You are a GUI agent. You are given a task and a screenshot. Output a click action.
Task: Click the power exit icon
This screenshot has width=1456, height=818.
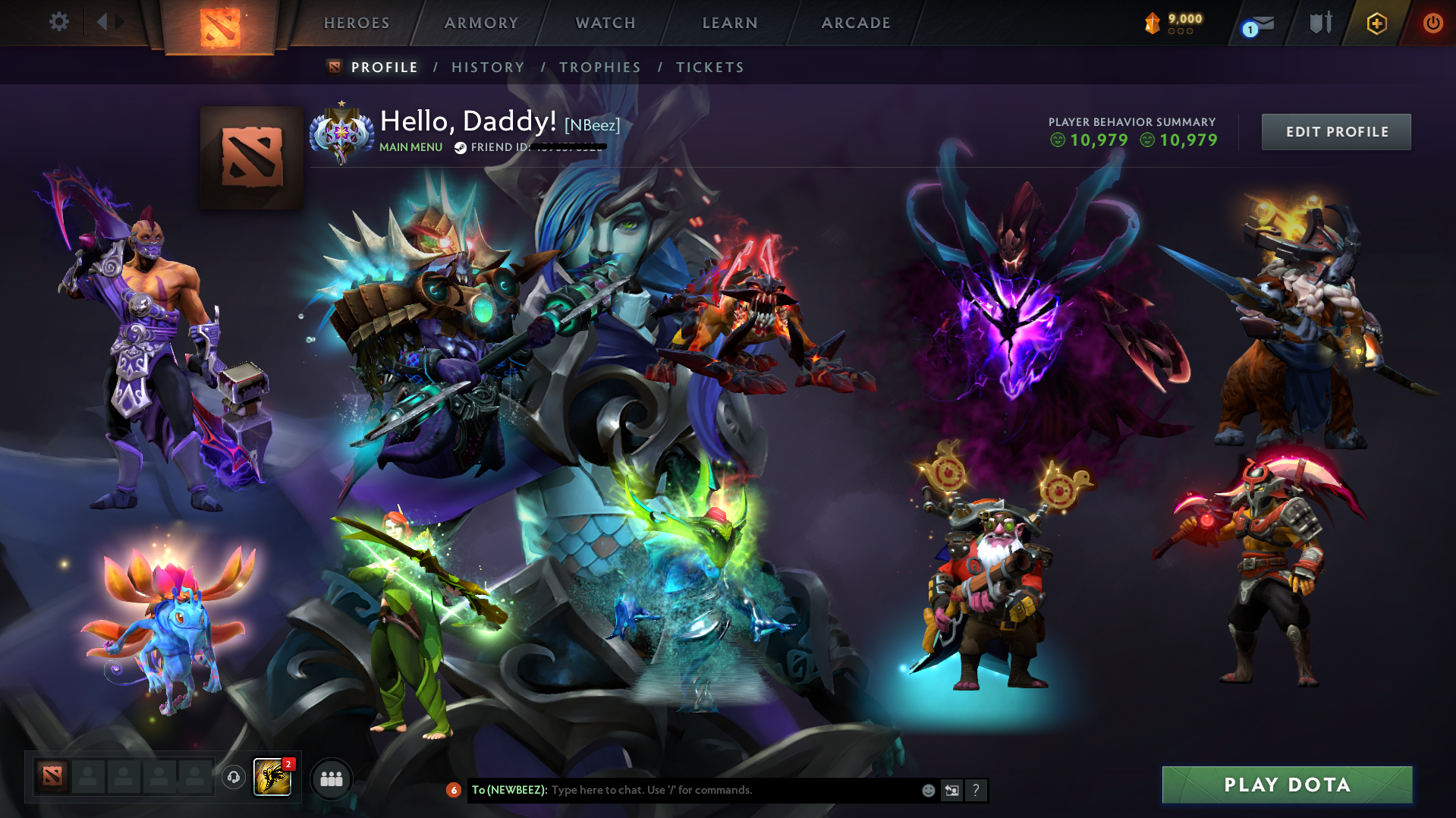click(1432, 23)
